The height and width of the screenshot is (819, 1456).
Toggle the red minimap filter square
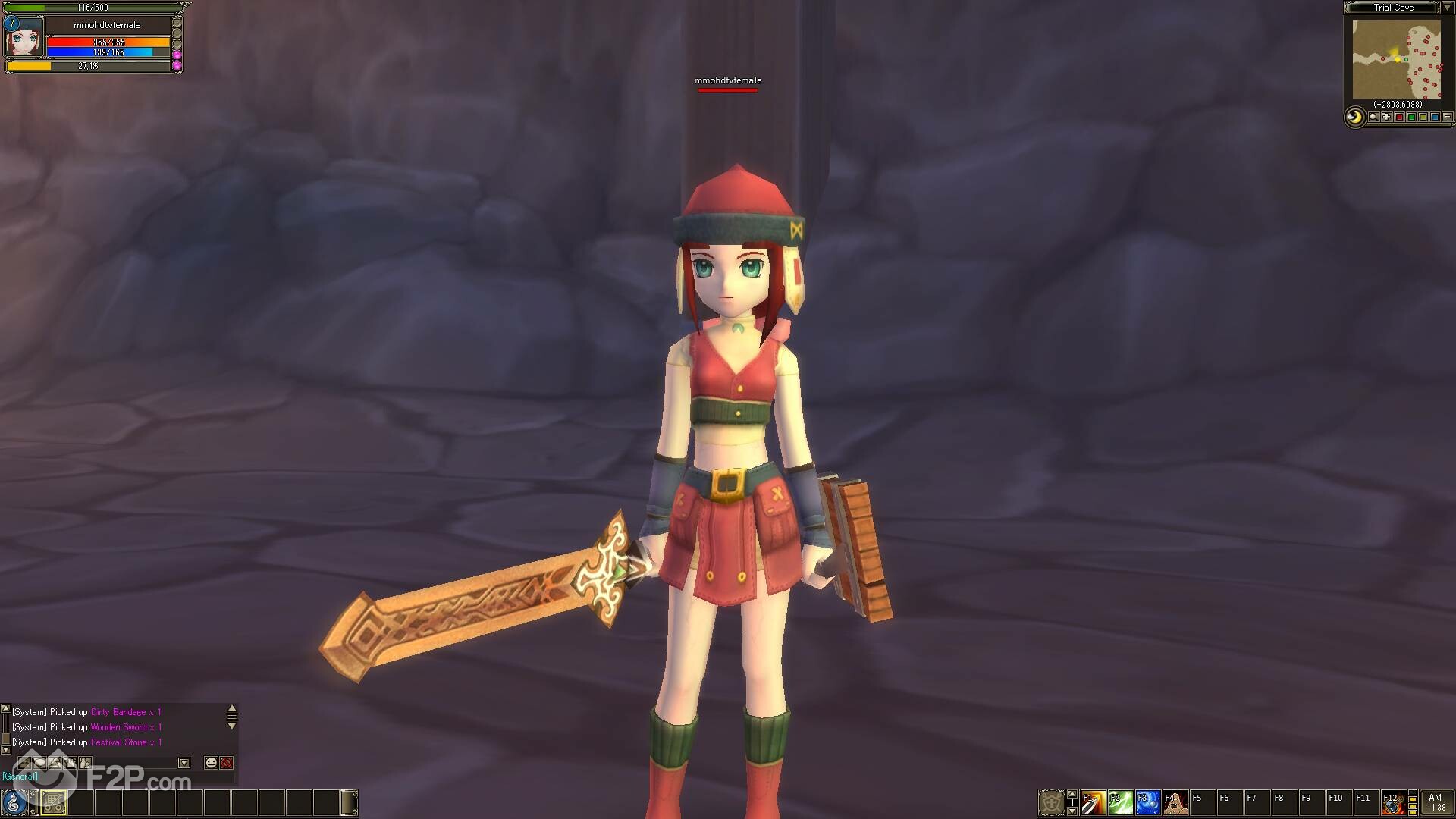(1399, 117)
